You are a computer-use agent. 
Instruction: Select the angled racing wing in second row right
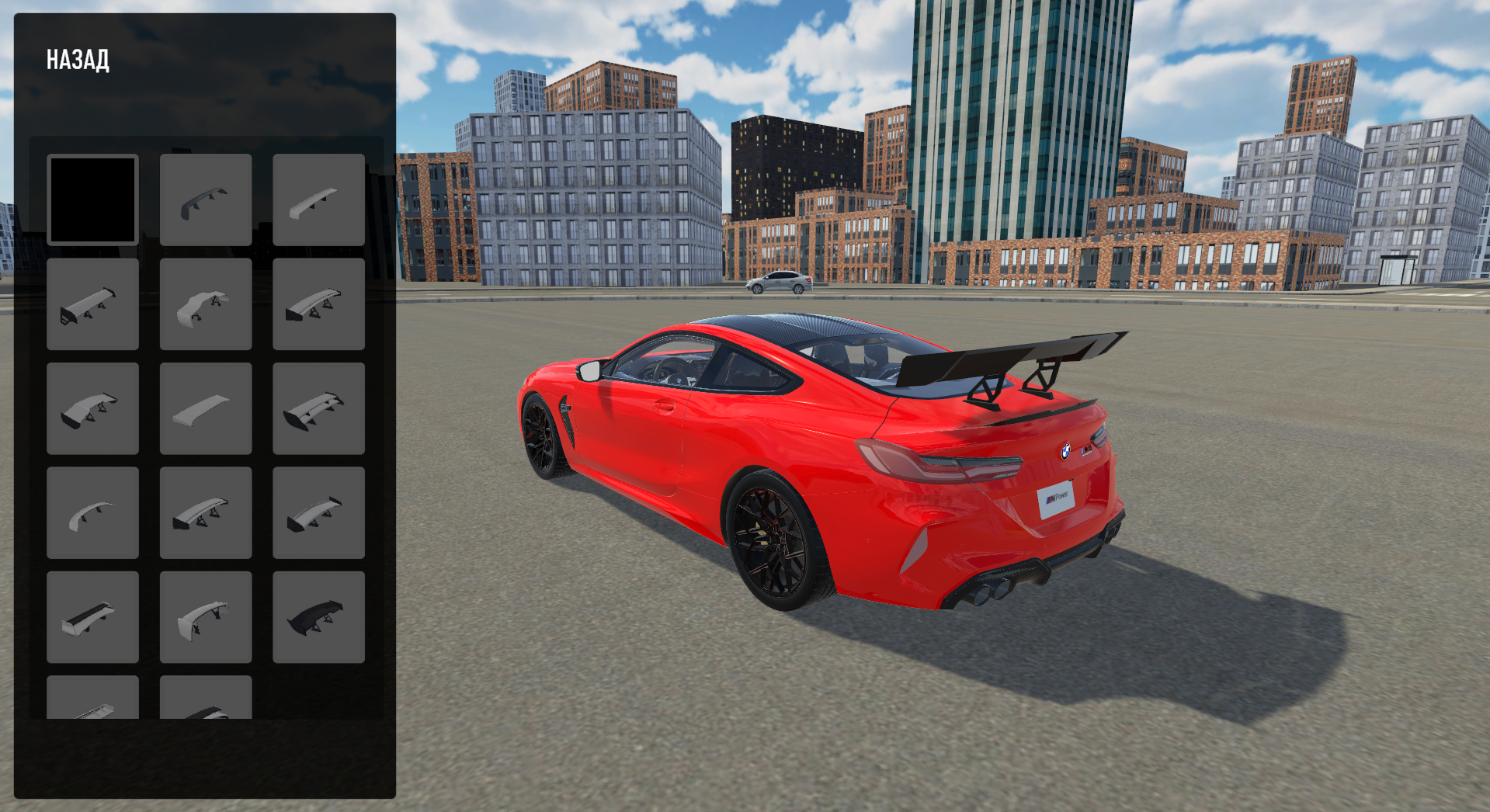(318, 303)
